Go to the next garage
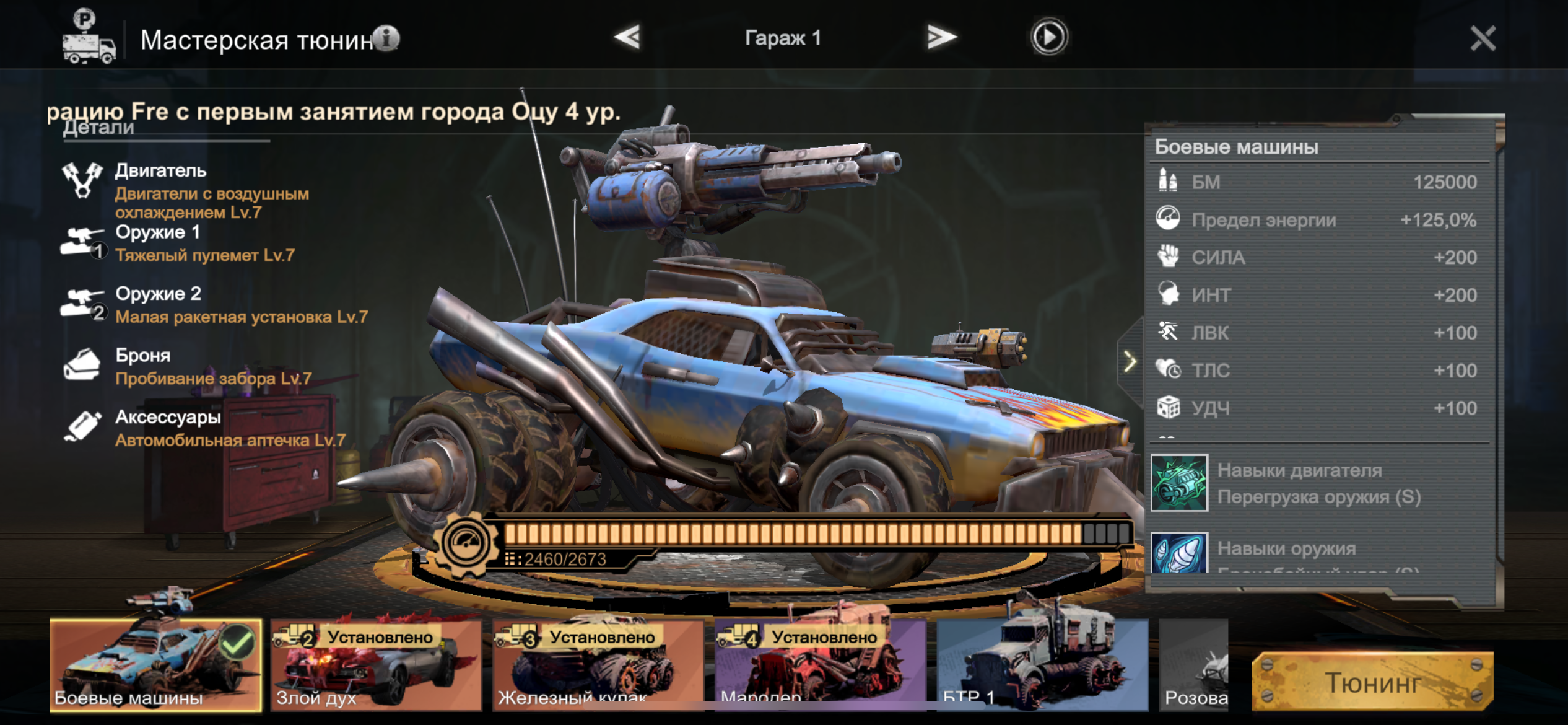 tap(941, 37)
